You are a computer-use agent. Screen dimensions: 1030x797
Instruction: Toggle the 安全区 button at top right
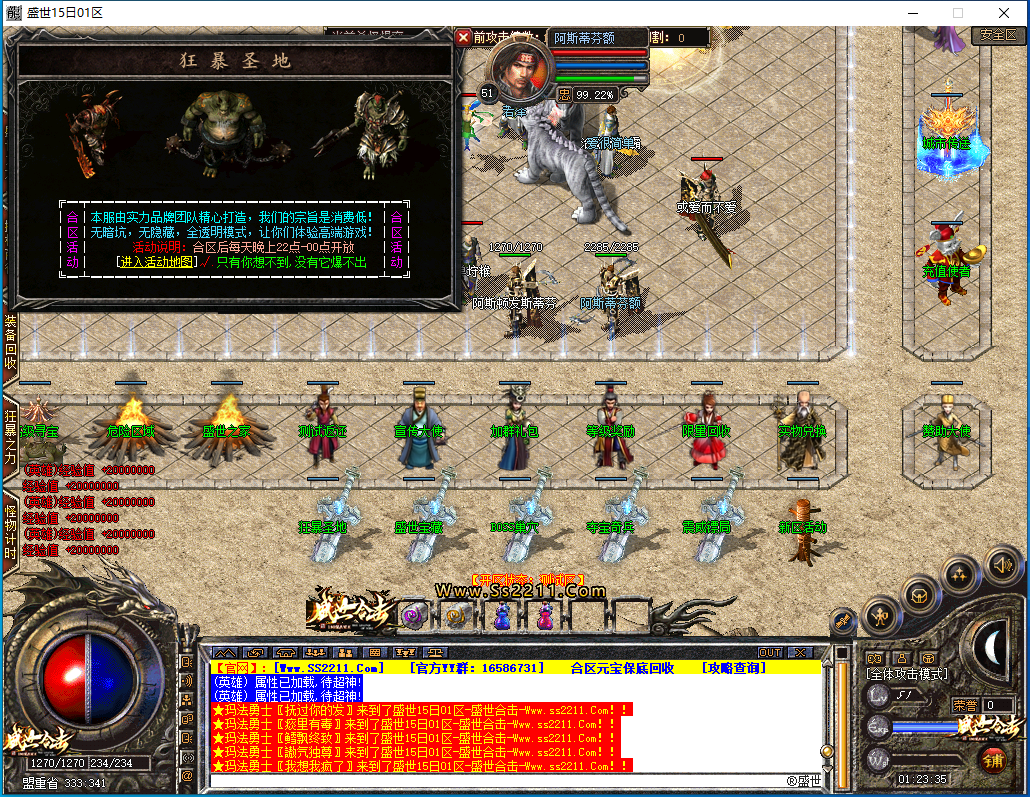(x=998, y=35)
